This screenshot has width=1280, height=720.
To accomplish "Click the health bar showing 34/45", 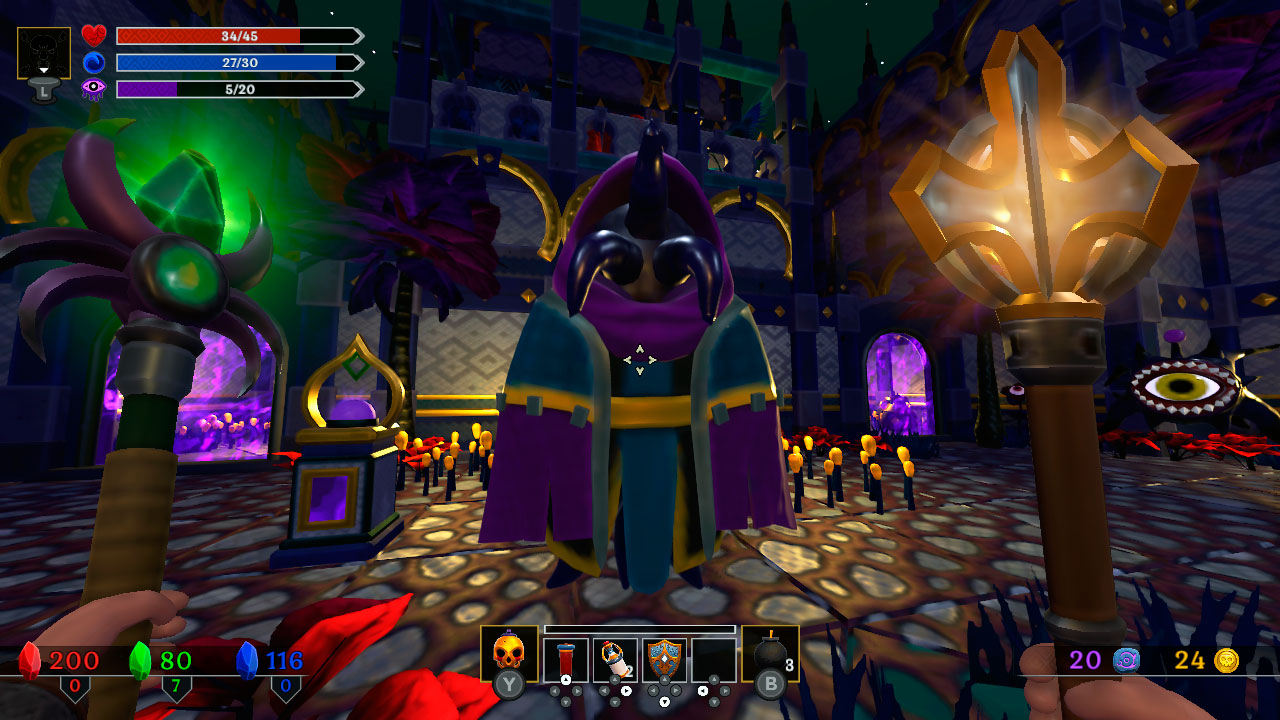I will click(239, 36).
